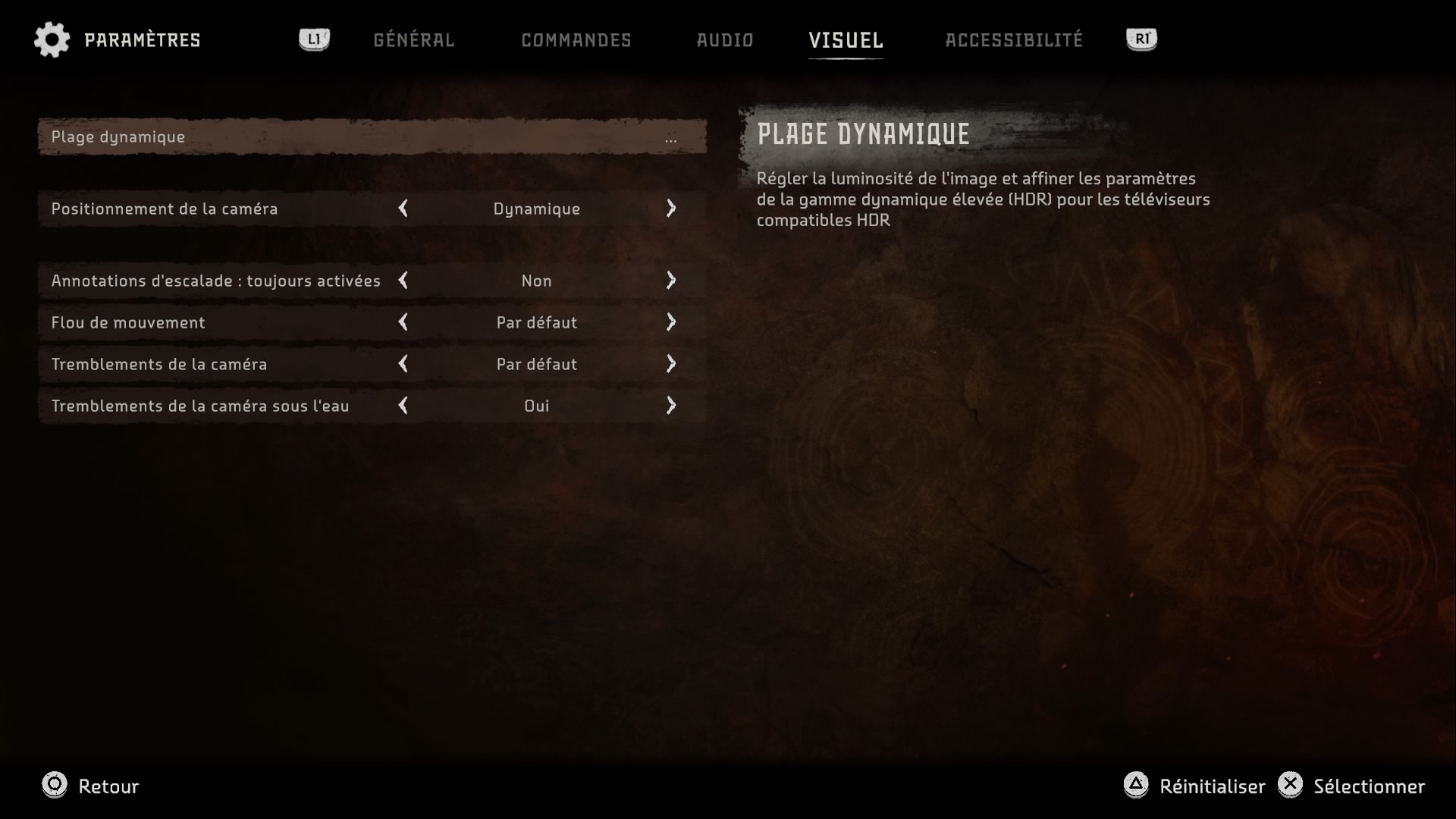Click right arrow for Positionnement de la caméra
This screenshot has width=1456, height=819.
point(671,209)
